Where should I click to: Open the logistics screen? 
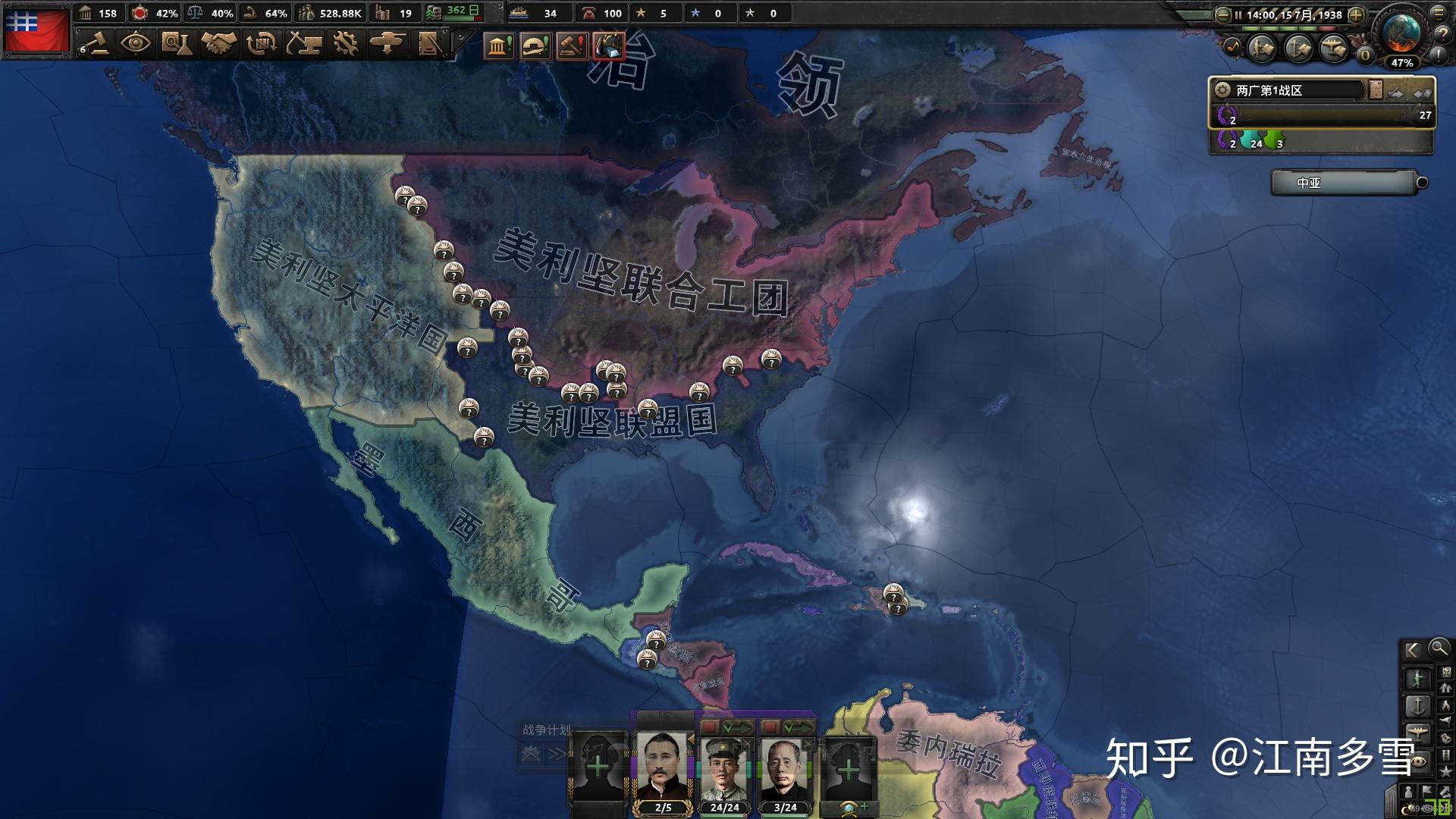430,43
